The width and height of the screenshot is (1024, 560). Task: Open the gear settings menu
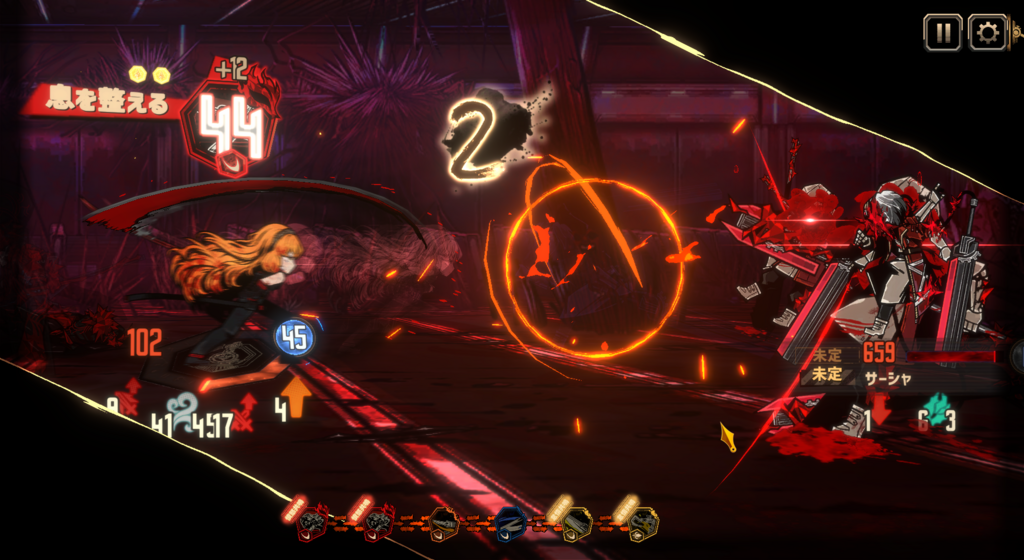pyautogui.click(x=988, y=33)
